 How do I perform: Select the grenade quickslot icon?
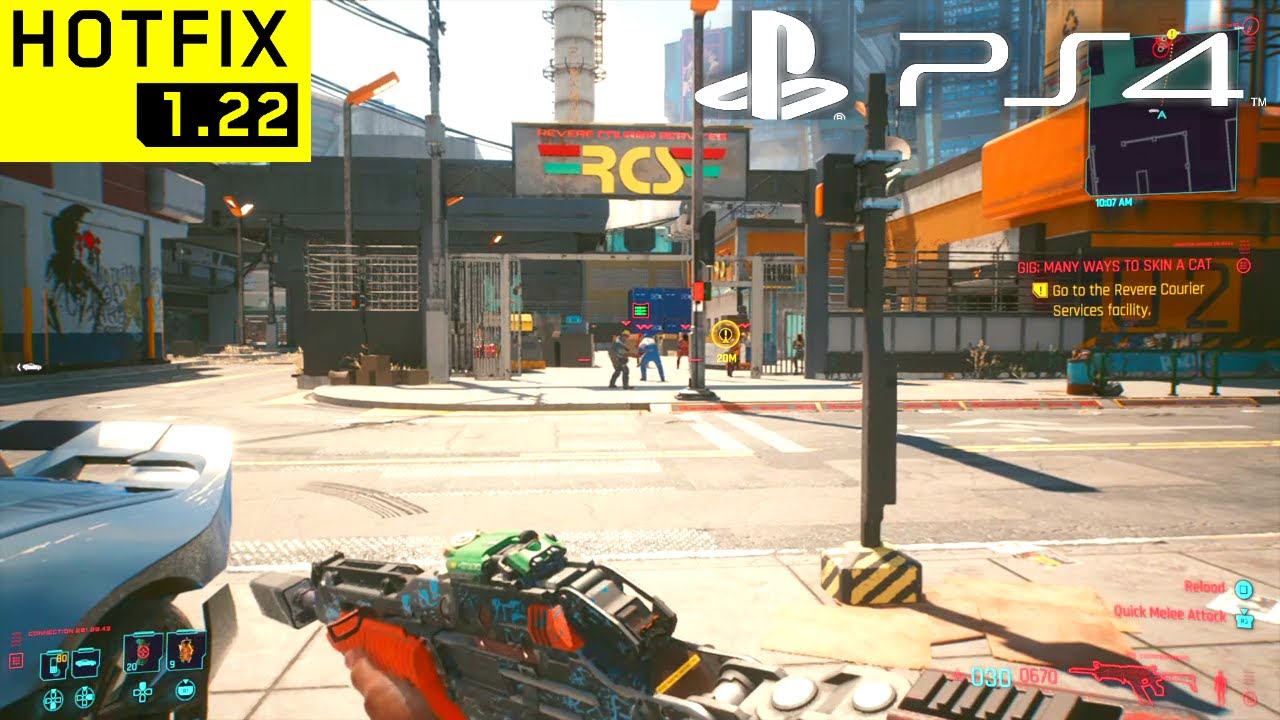[142, 652]
